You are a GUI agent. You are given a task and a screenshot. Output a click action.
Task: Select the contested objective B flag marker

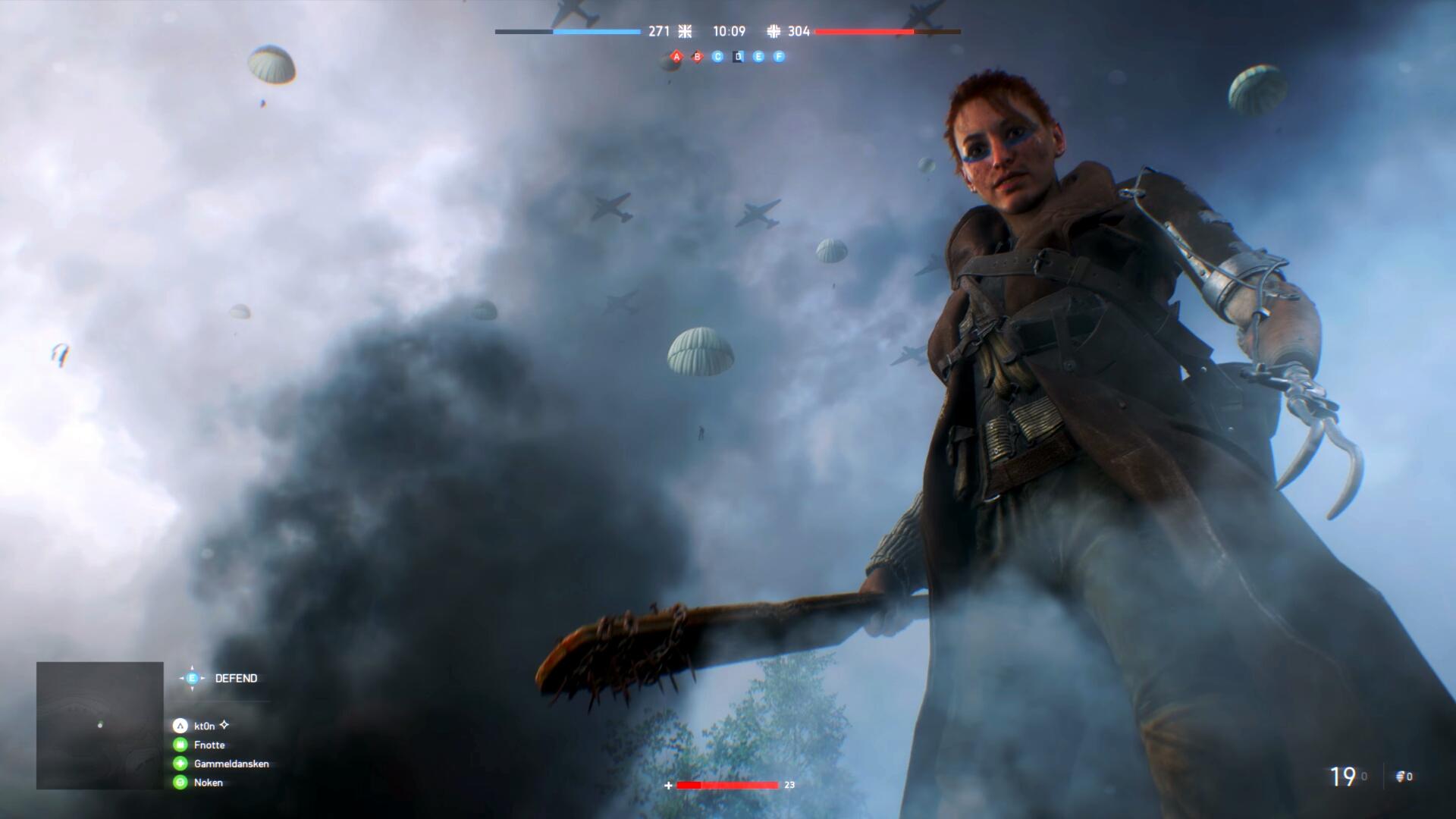(698, 57)
